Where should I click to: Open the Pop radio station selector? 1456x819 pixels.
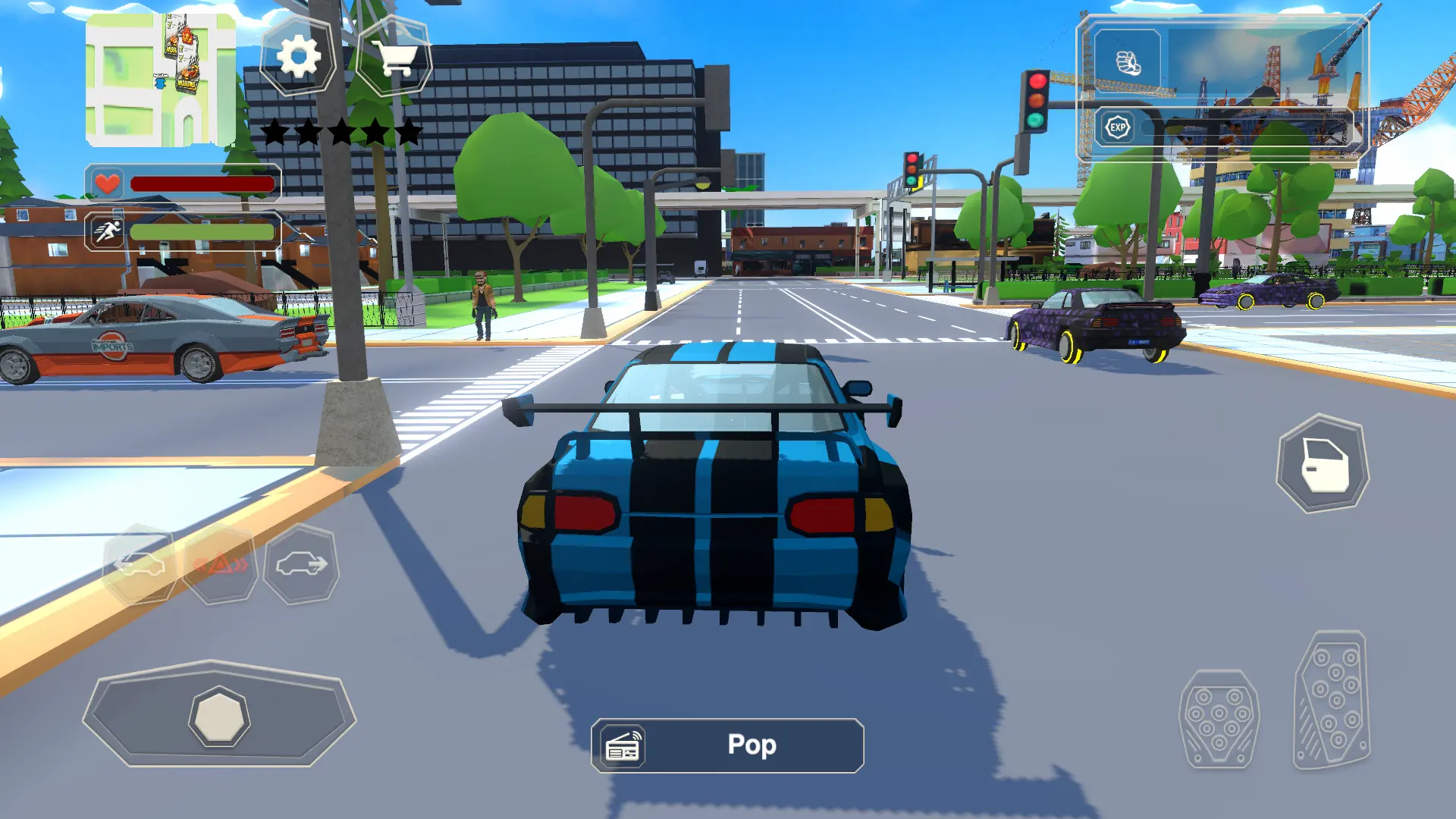(x=751, y=745)
